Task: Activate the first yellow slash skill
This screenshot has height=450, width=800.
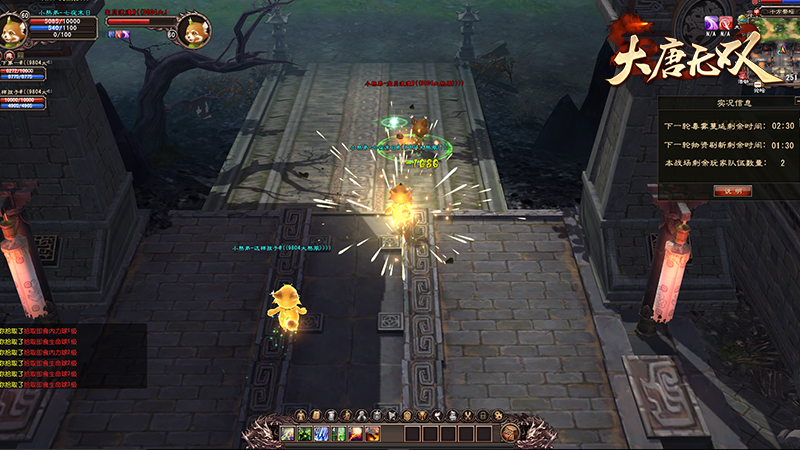Action: click(287, 433)
